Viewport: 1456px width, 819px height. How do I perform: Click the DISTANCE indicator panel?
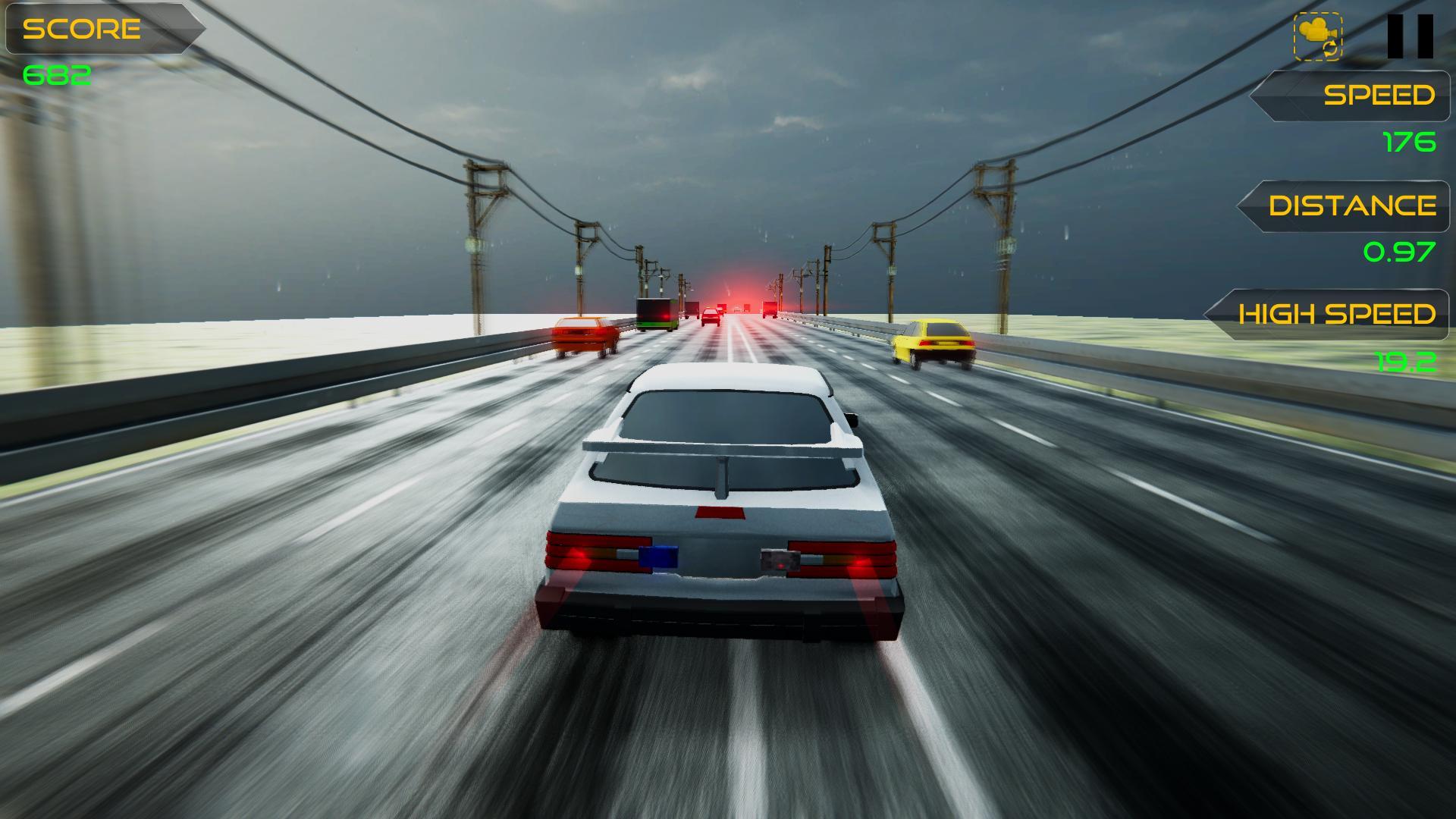pos(1350,206)
